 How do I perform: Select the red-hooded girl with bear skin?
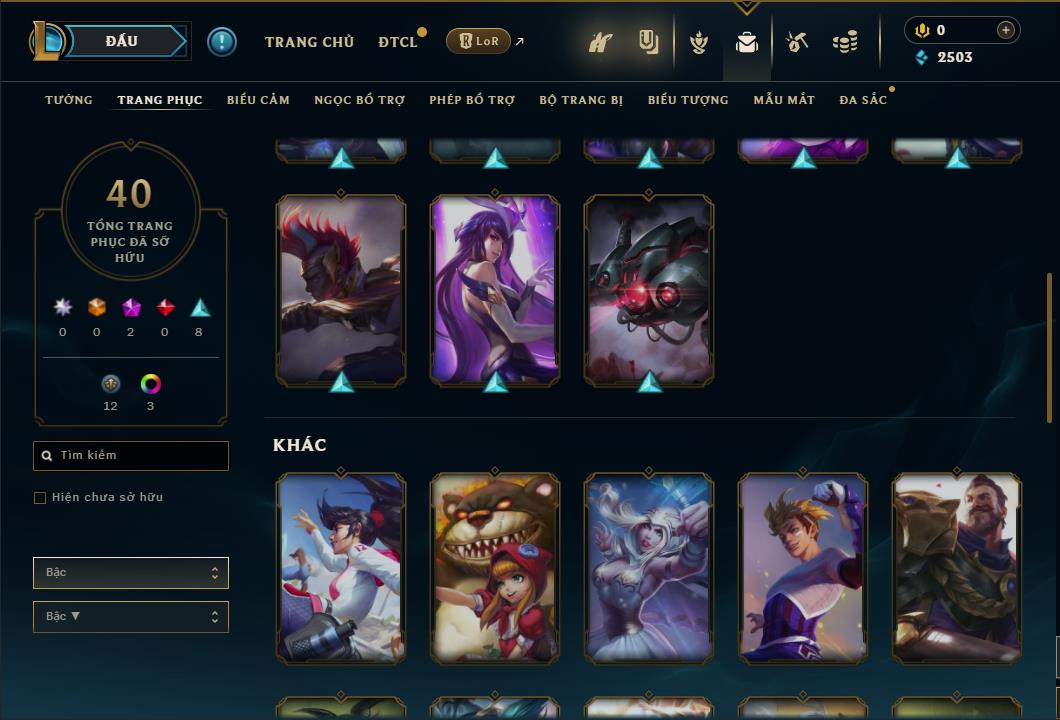(495, 568)
